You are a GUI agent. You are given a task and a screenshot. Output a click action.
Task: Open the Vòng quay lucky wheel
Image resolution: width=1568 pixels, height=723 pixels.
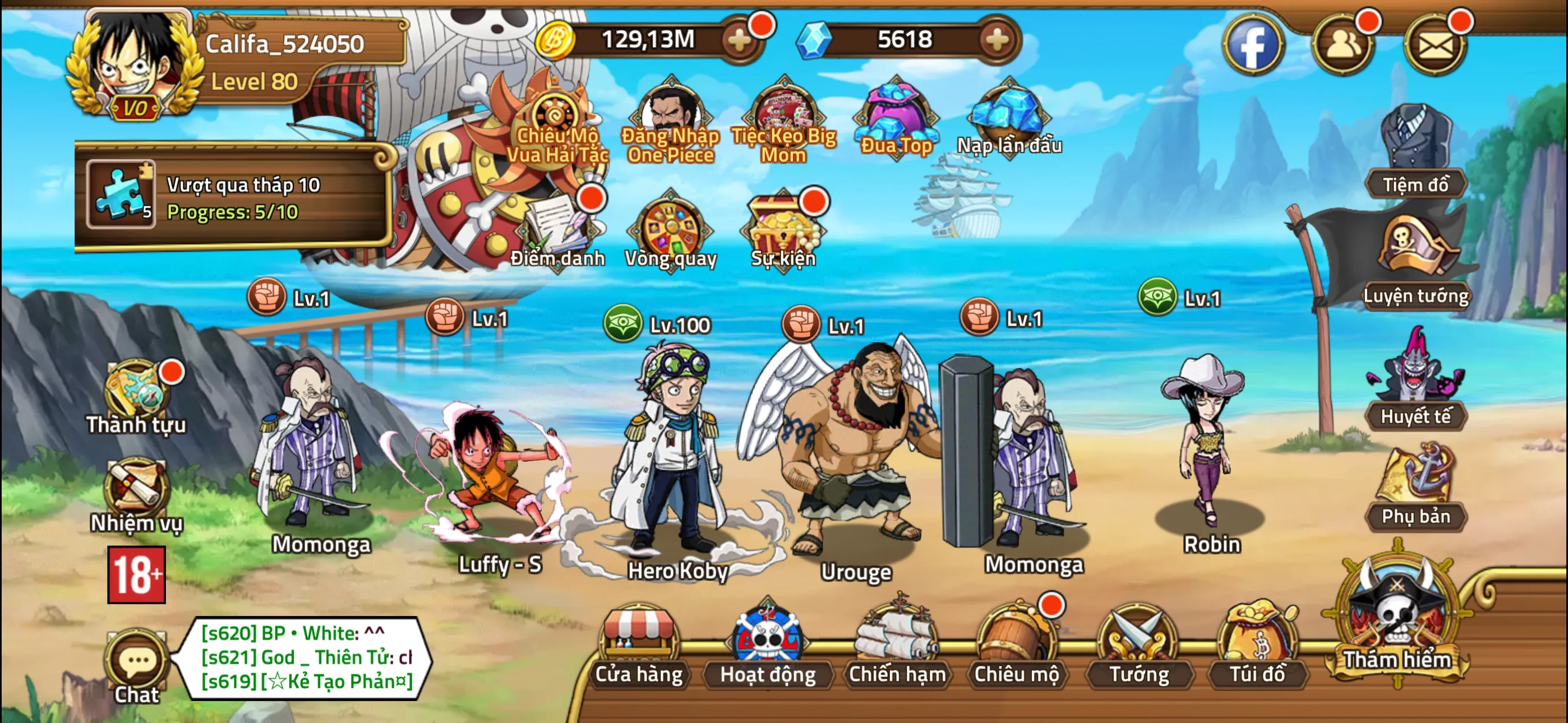[671, 231]
